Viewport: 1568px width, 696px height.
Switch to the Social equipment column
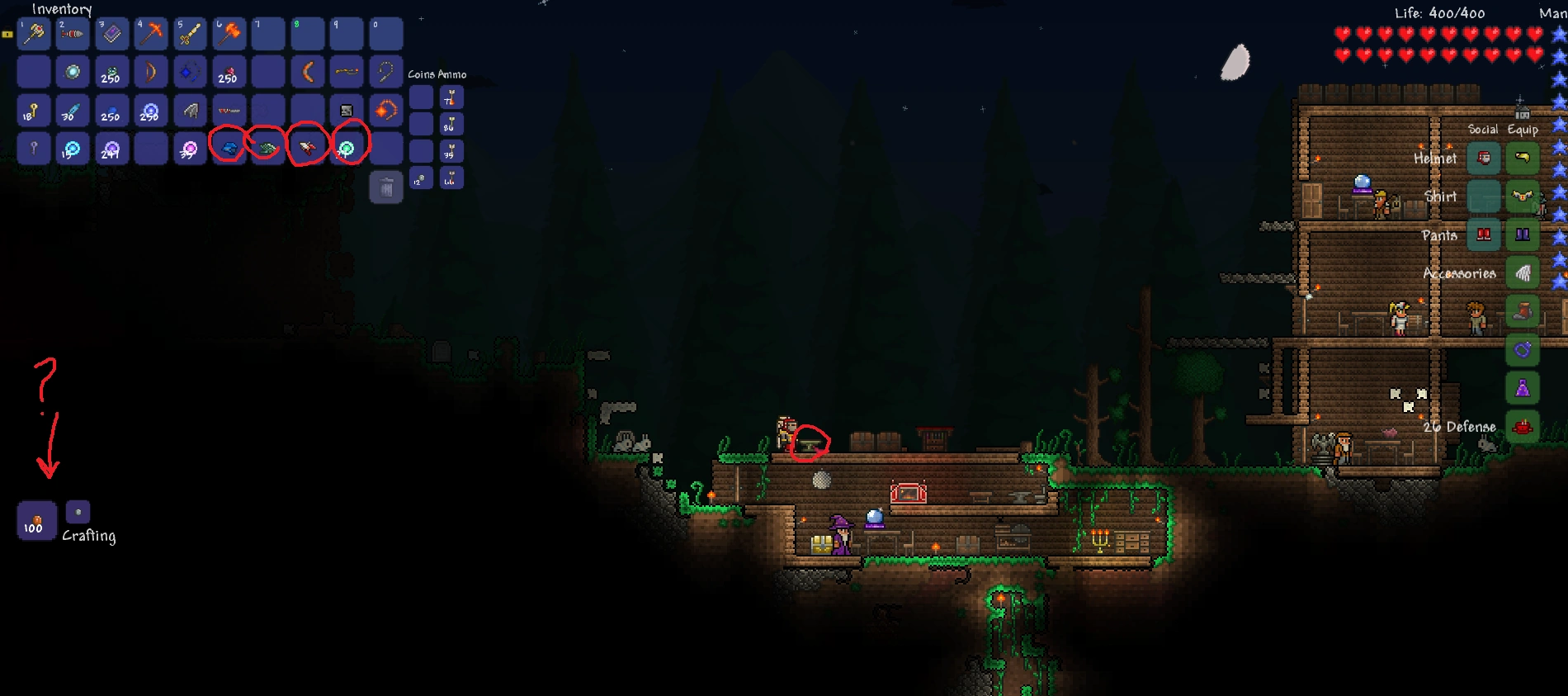(1482, 130)
